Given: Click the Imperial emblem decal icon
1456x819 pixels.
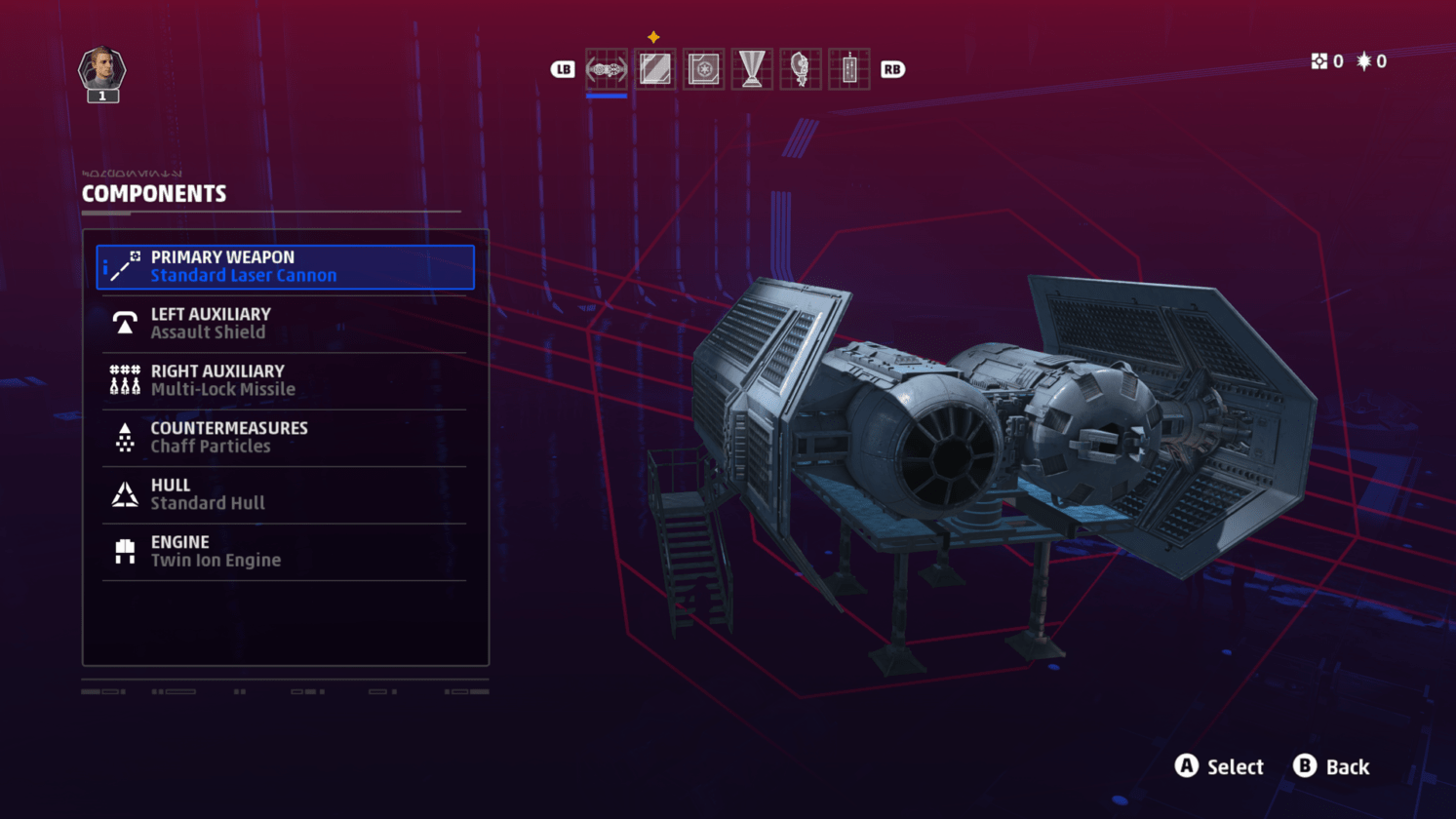Looking at the screenshot, I should [x=703, y=69].
